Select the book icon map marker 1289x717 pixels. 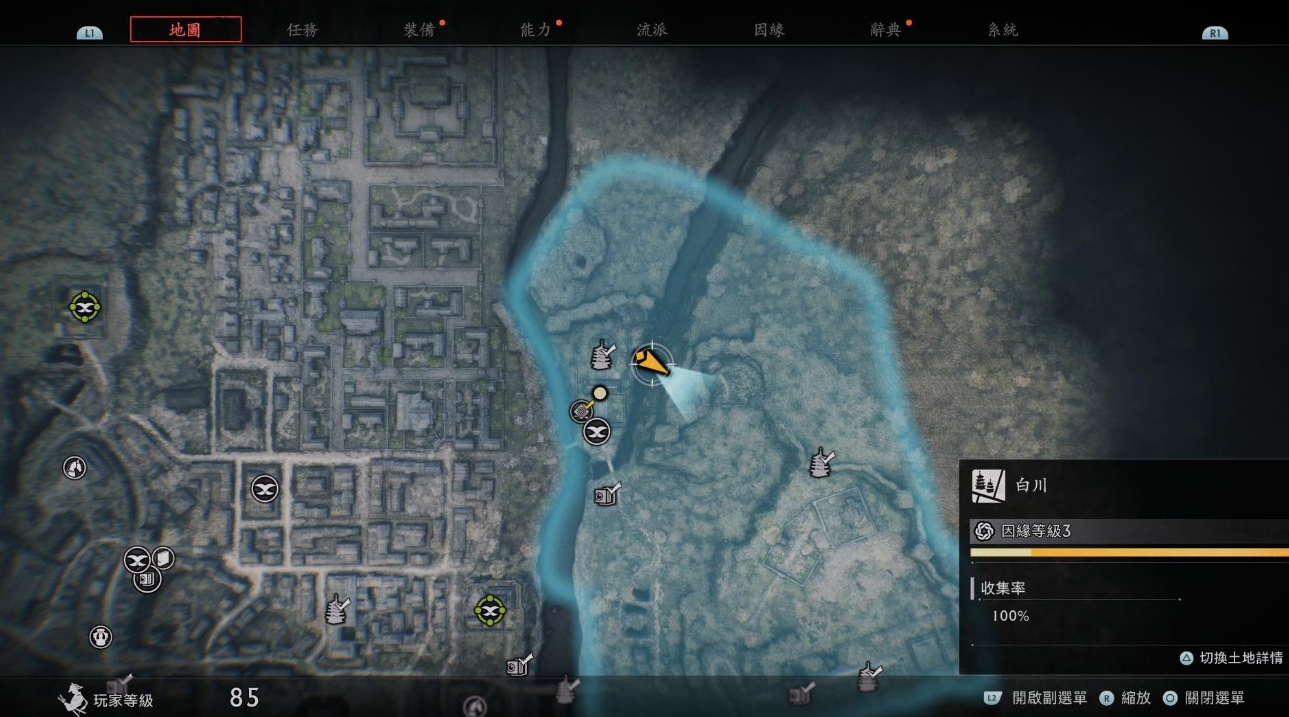[x=163, y=557]
